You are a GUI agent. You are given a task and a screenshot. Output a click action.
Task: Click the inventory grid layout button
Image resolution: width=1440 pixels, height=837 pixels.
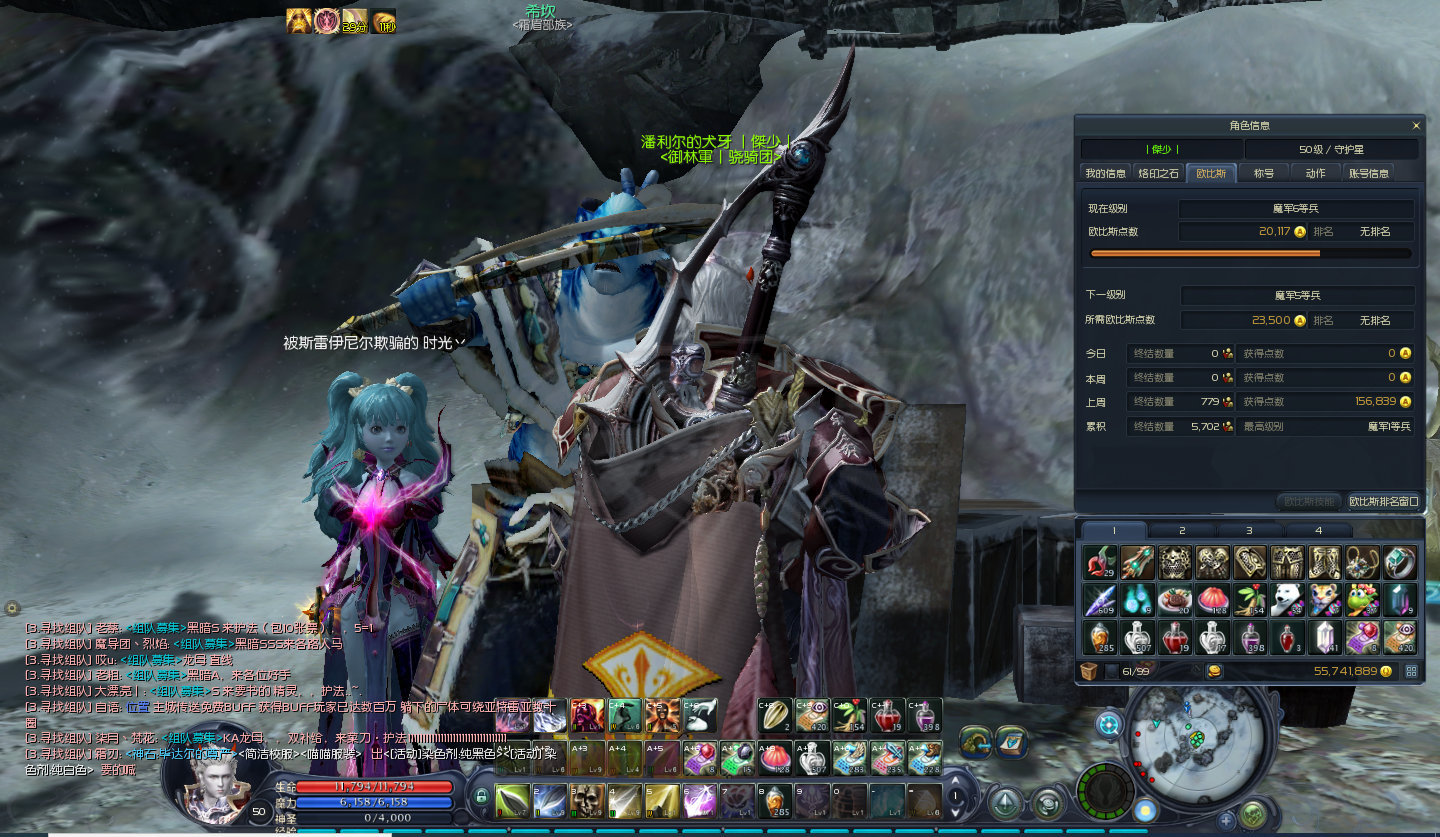(x=1412, y=671)
